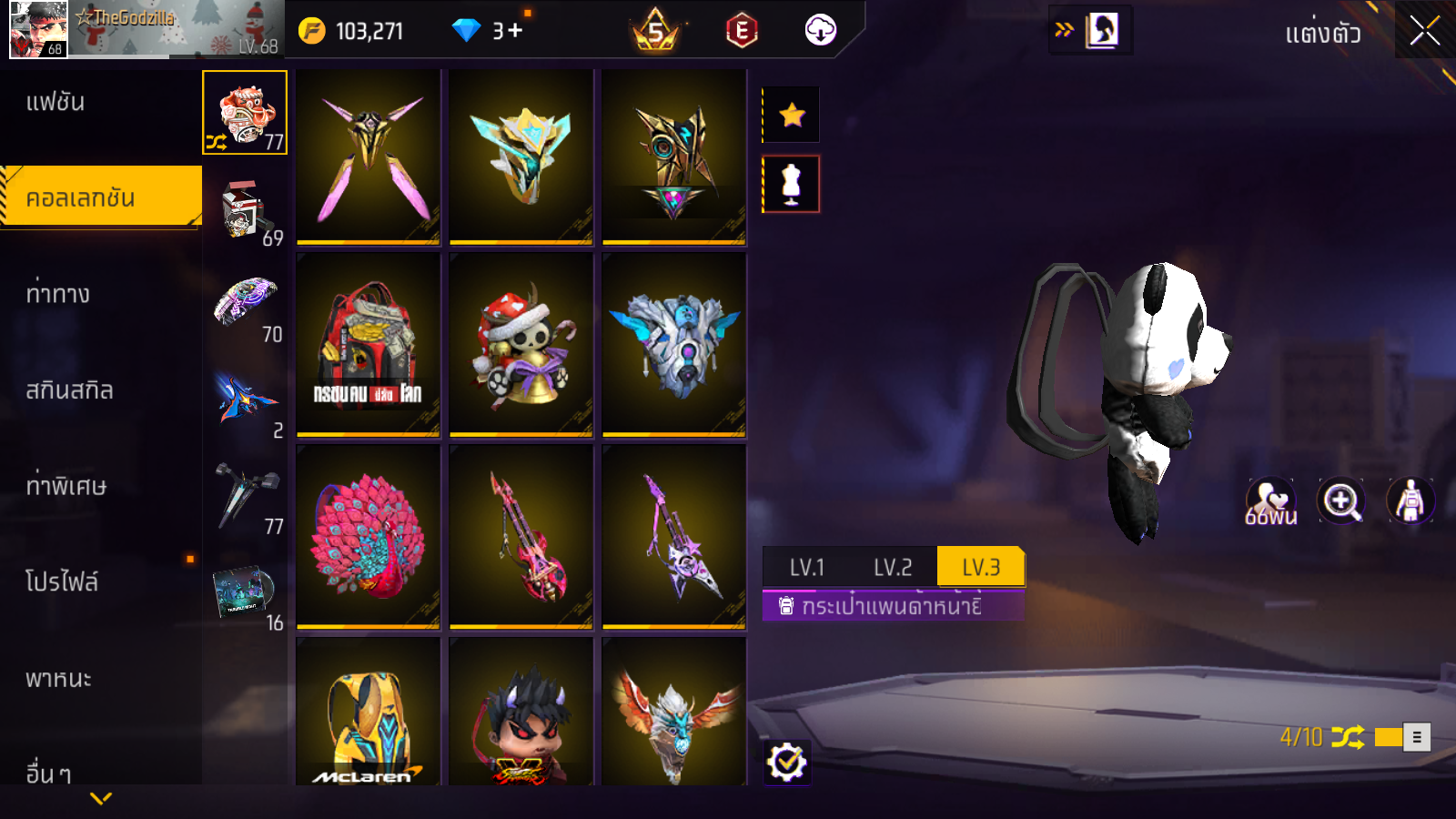Open the โปรไฟล์ (Profile) category

[x=61, y=581]
